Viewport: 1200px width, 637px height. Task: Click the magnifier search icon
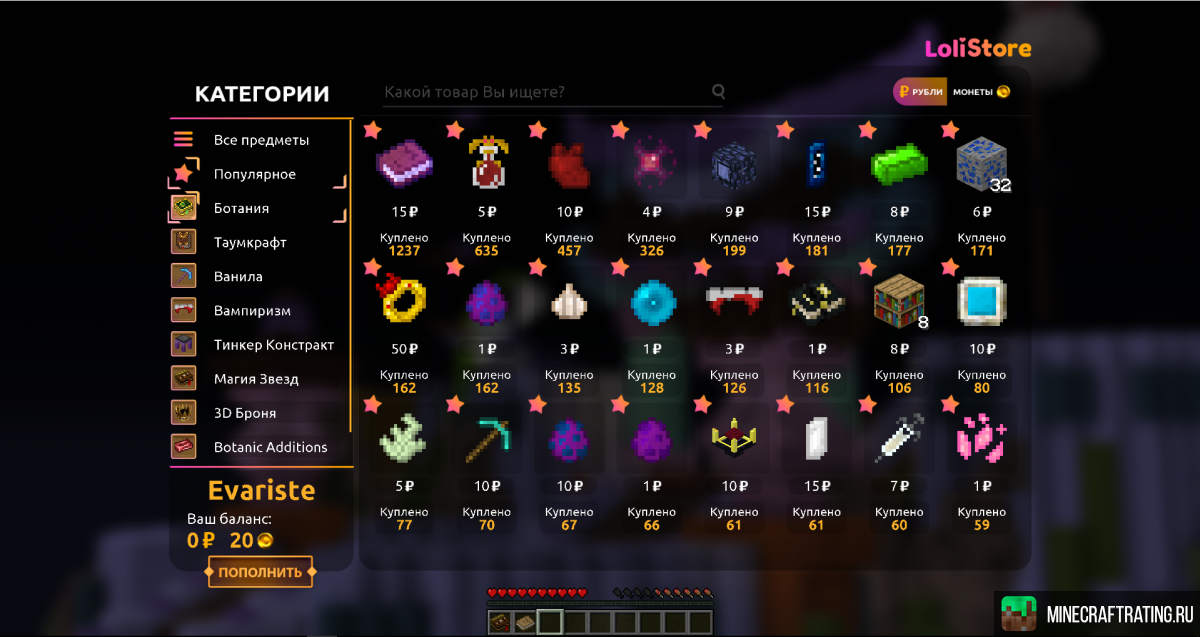coord(718,92)
